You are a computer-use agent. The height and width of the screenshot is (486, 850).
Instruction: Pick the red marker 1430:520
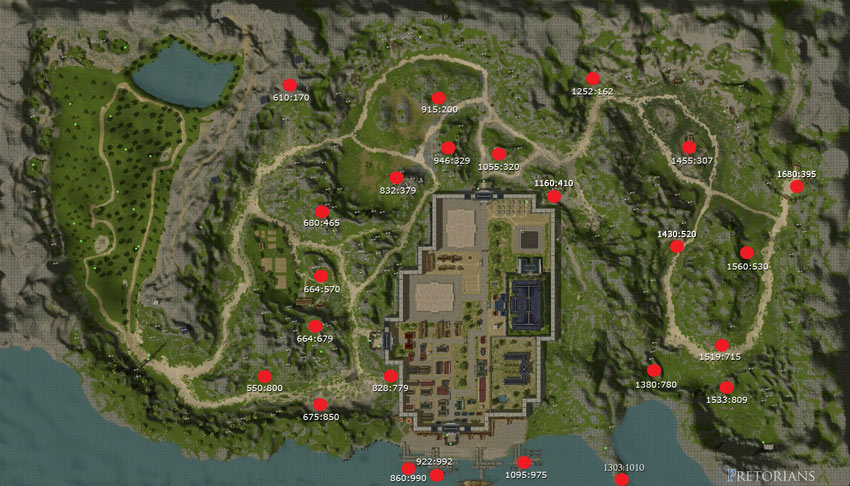[677, 246]
